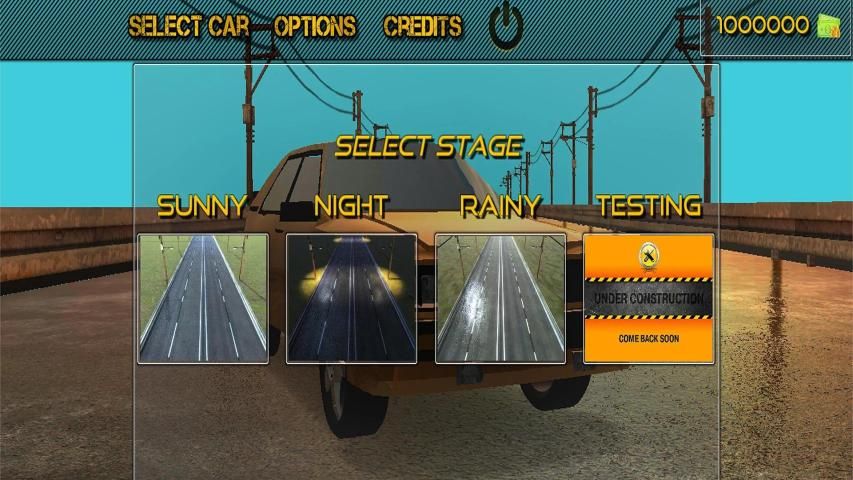
Task: Show the Credits screen
Action: click(x=423, y=27)
